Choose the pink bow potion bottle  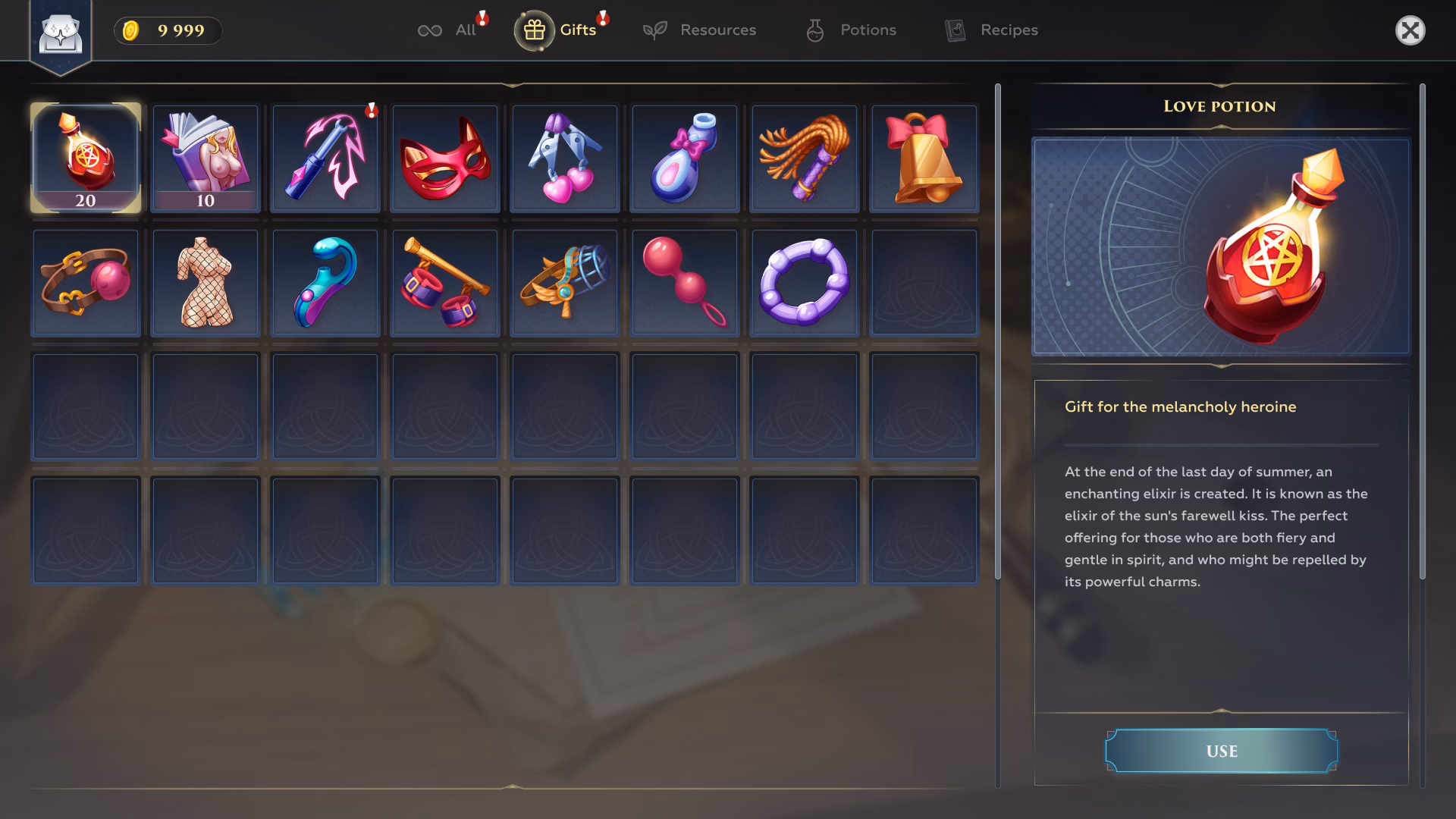point(684,157)
